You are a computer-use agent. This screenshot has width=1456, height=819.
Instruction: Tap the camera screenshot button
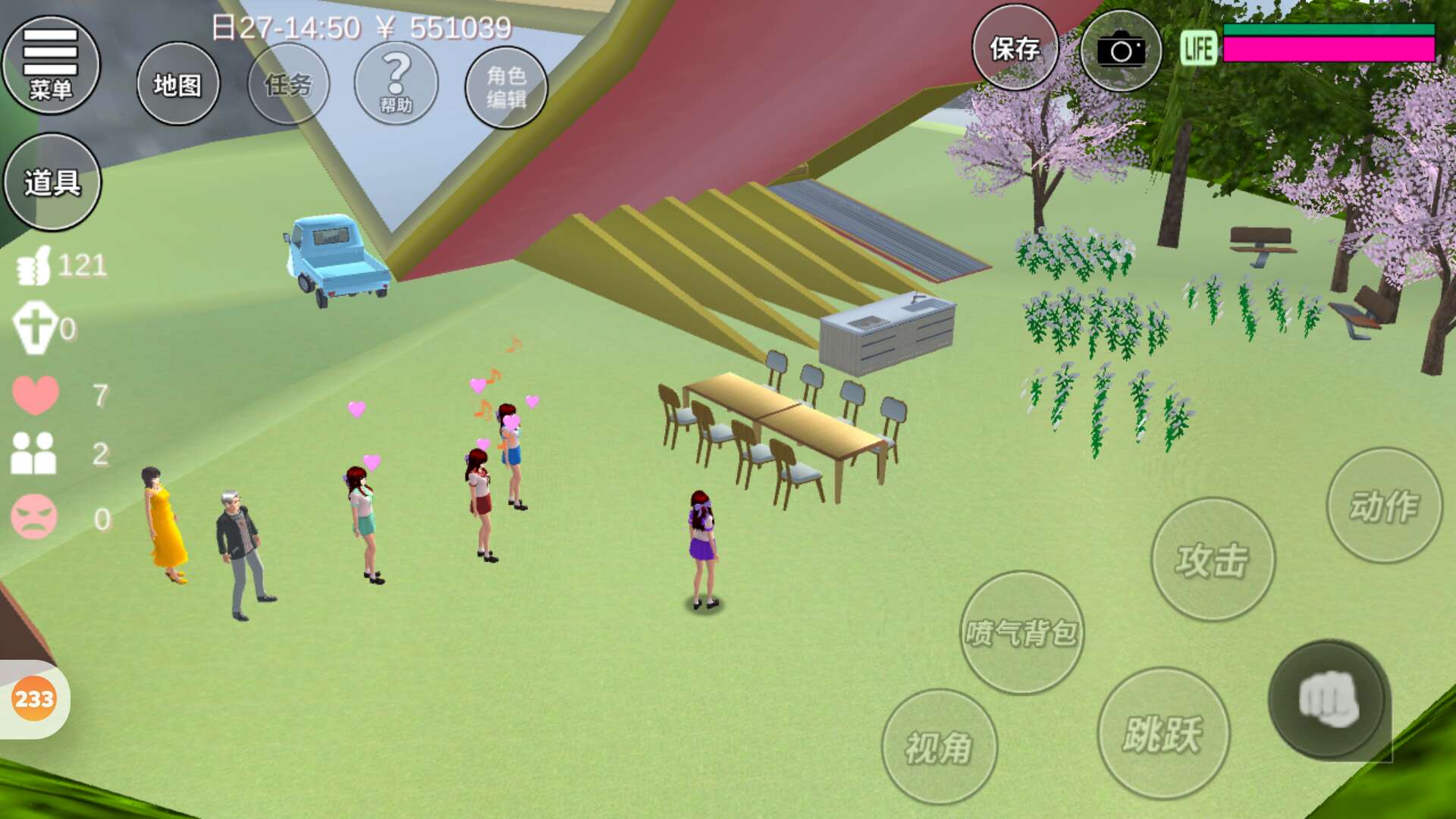pyautogui.click(x=1120, y=51)
